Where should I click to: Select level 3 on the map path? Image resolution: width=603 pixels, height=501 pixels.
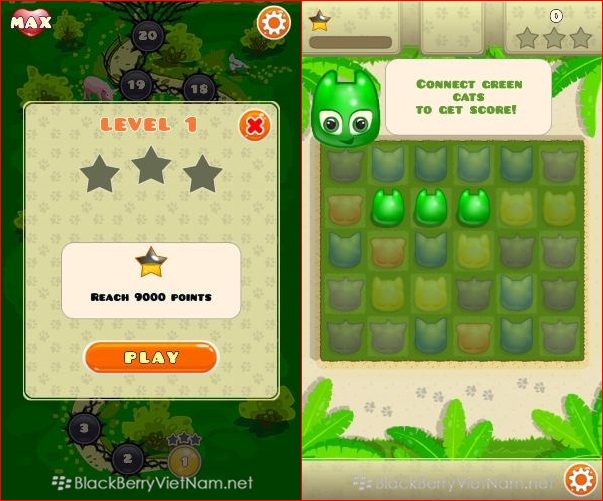pyautogui.click(x=85, y=430)
